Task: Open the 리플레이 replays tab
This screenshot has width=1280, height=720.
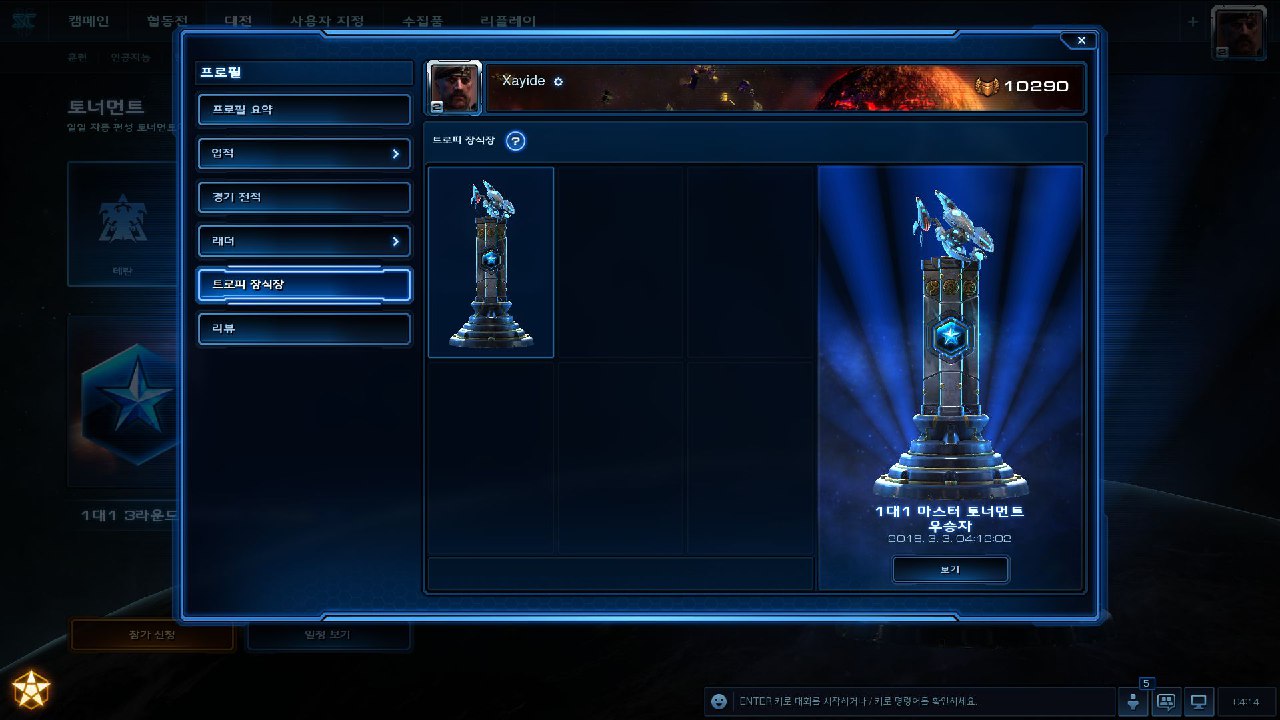Action: [507, 21]
